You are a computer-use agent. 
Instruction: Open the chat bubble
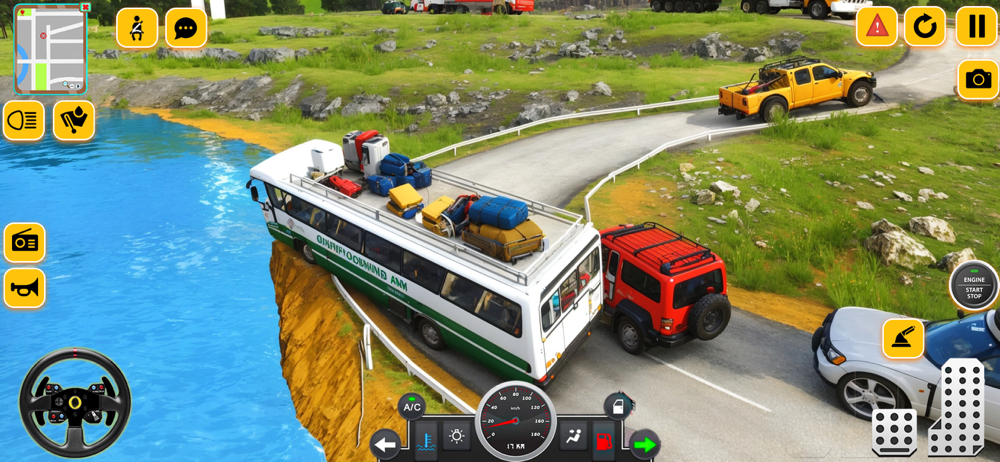(186, 28)
